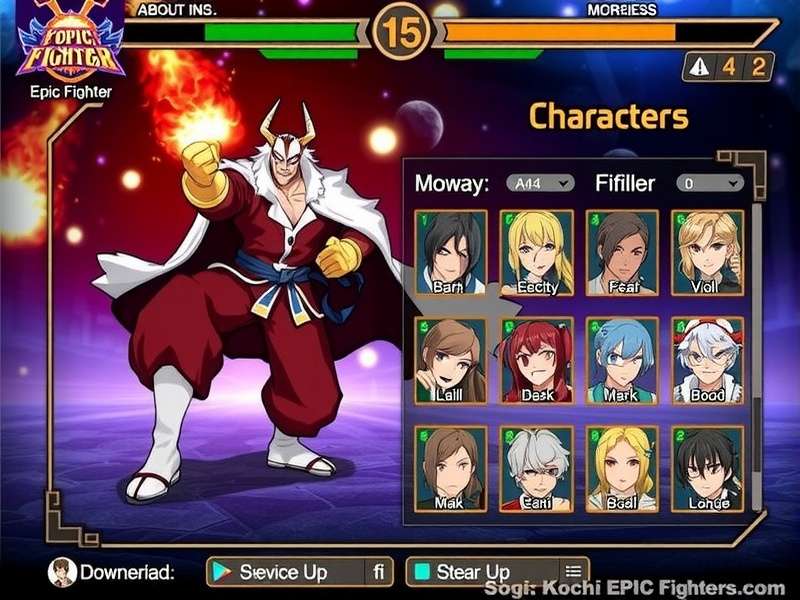This screenshot has height=600, width=800.
Task: Click the Stear Up button
Action: [x=497, y=572]
